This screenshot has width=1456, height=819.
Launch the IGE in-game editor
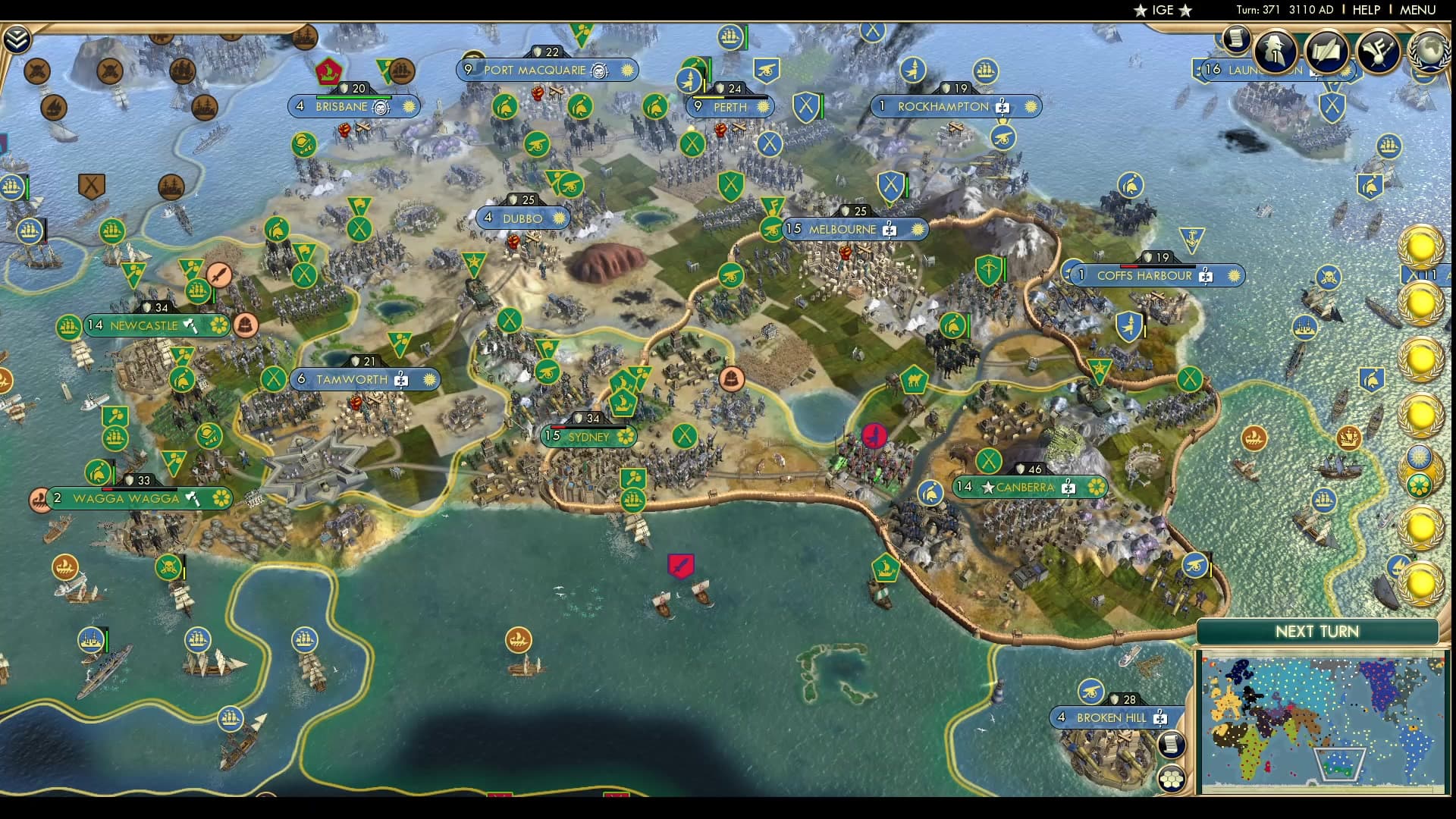1163,10
